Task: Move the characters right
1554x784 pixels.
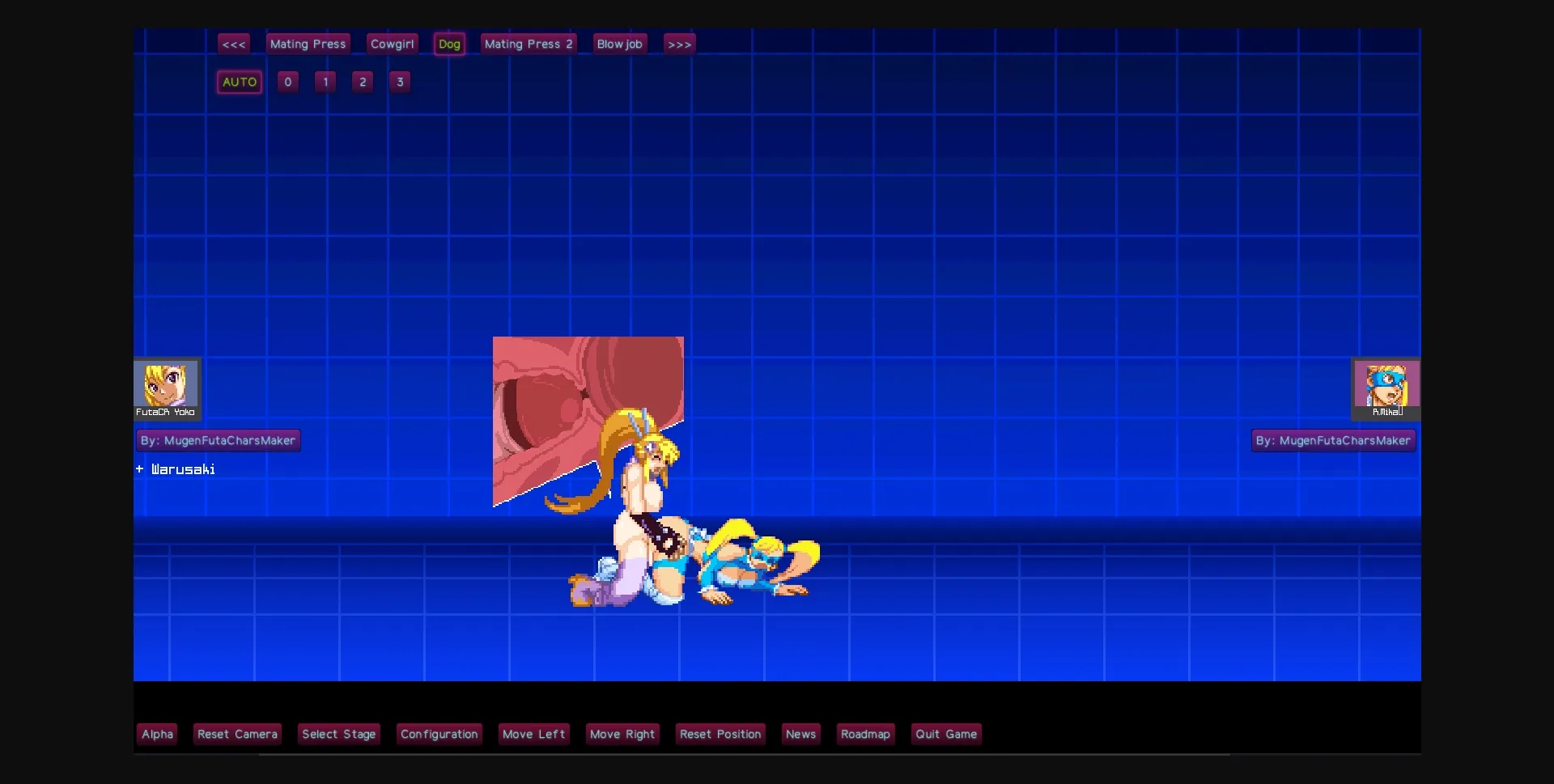Action: pyautogui.click(x=622, y=734)
